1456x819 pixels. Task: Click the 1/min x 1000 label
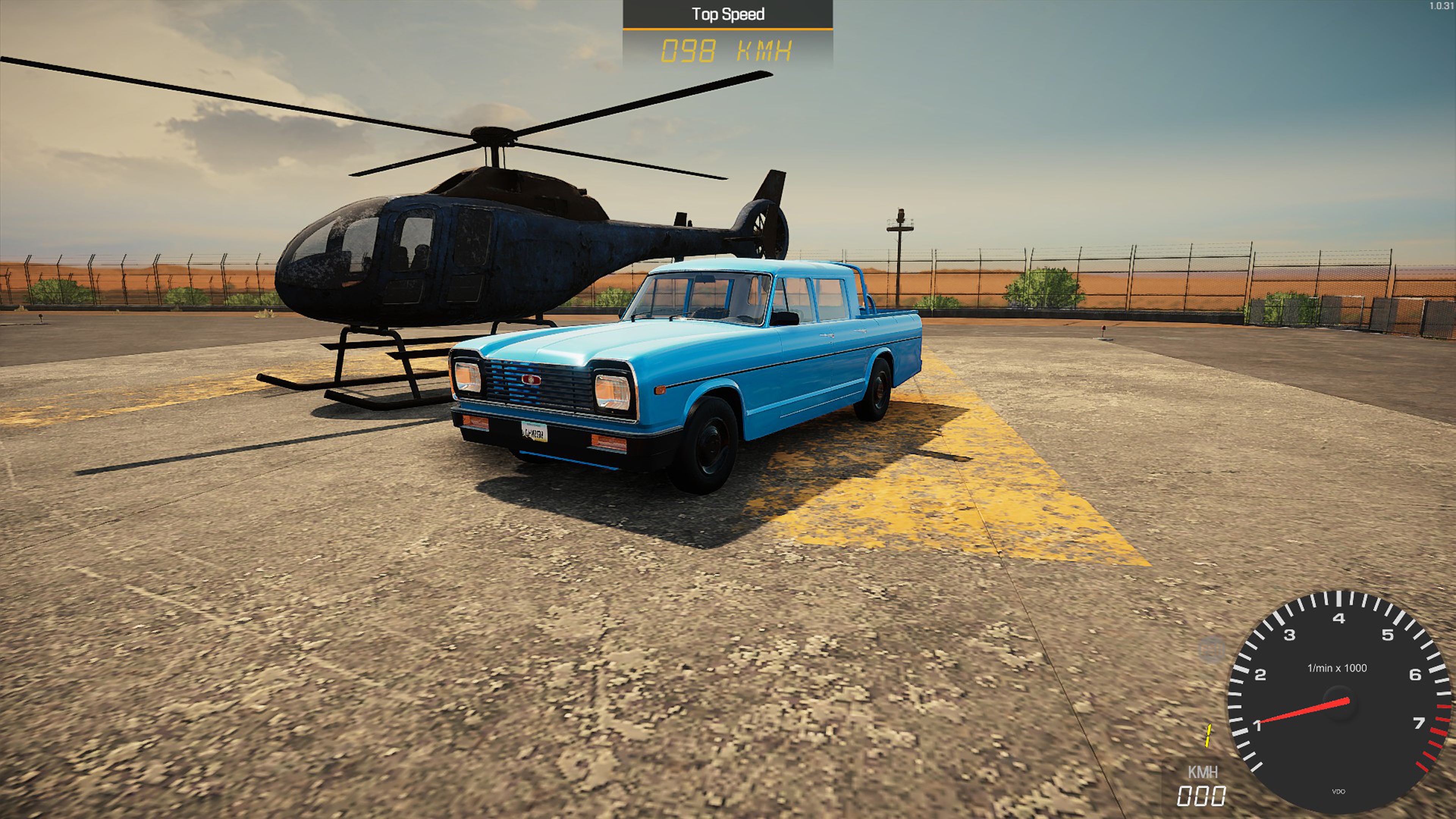[x=1337, y=667]
